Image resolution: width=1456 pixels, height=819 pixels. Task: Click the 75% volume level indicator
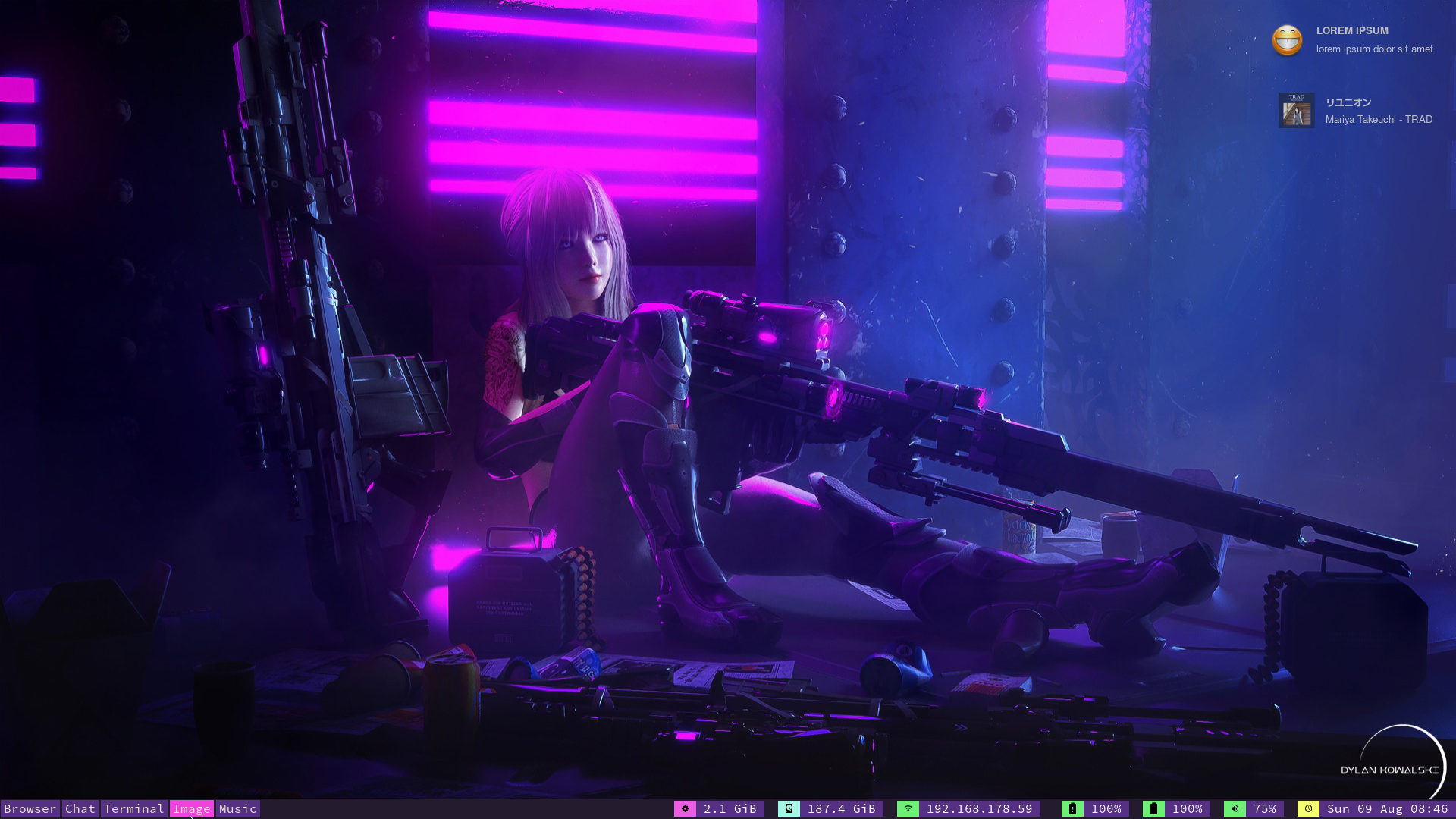click(1267, 809)
